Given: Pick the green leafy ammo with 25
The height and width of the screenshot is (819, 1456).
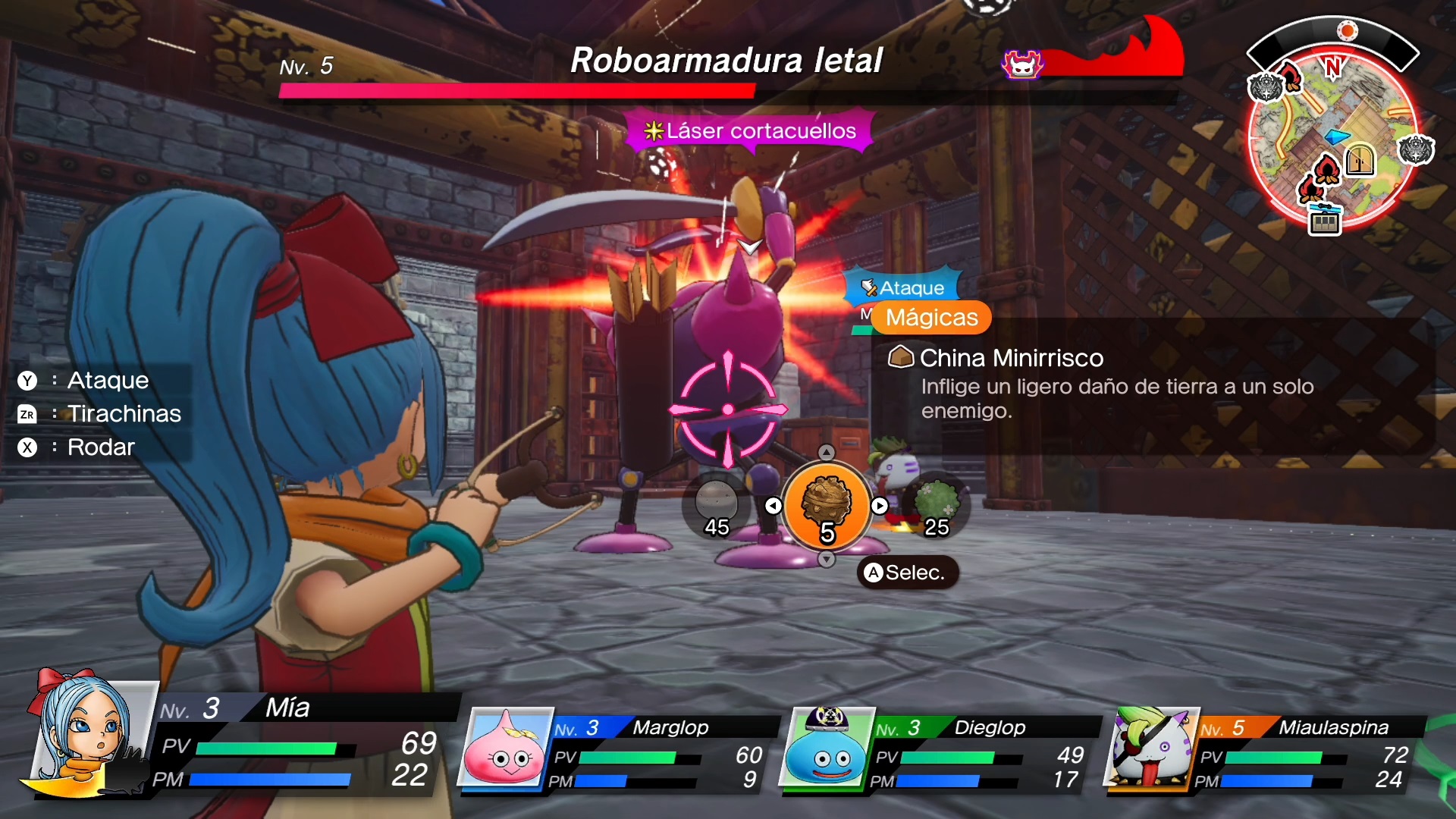Looking at the screenshot, I should (x=937, y=506).
